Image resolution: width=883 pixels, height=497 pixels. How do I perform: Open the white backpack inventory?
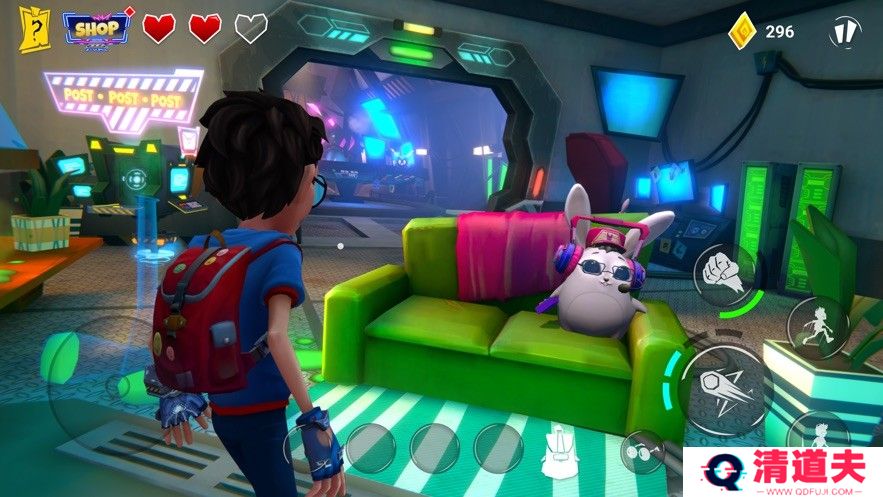click(559, 451)
